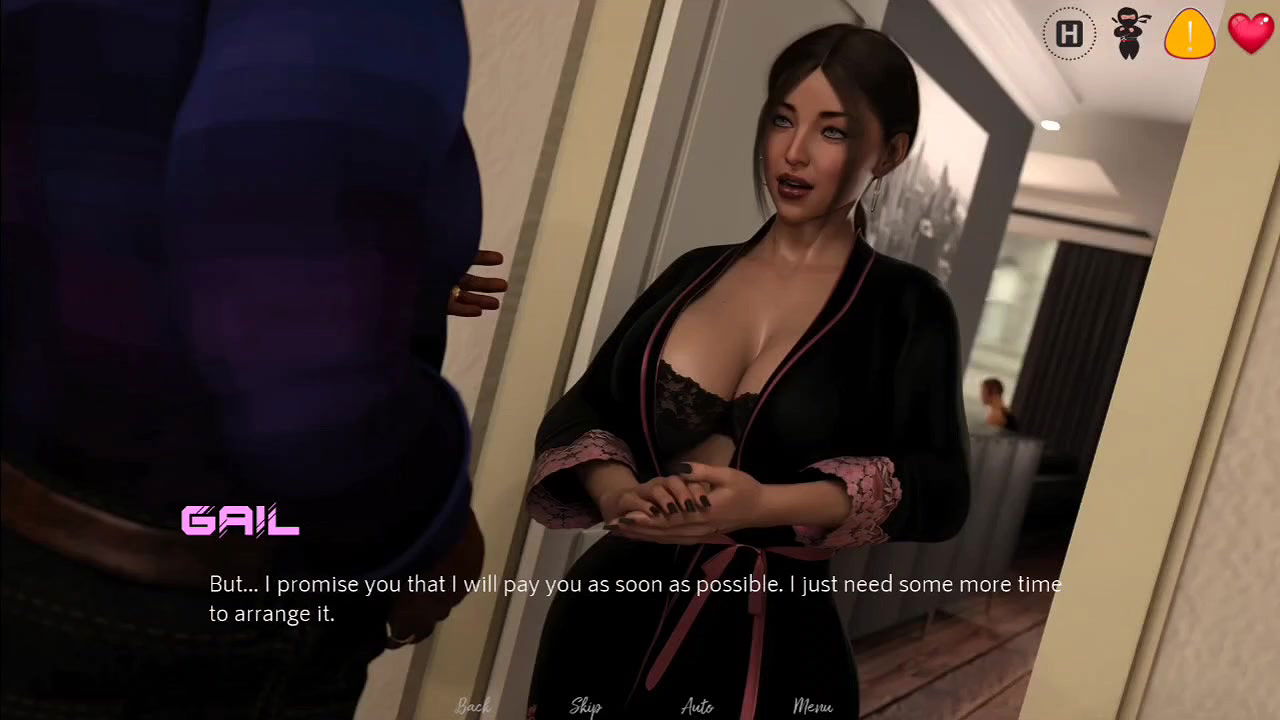Click the dialogue text to advance
The image size is (1280, 720).
[x=635, y=597]
